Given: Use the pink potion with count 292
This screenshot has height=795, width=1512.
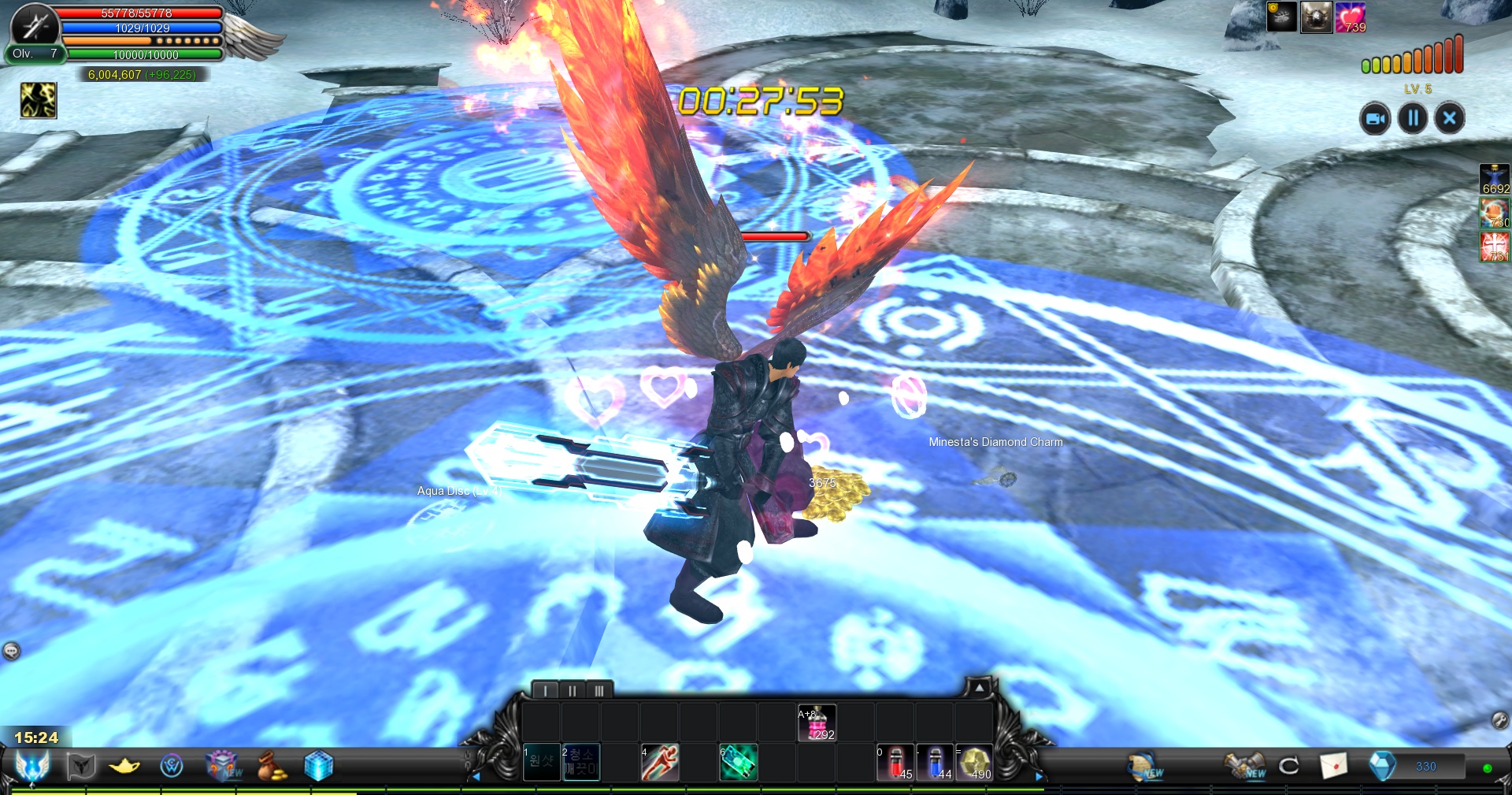Looking at the screenshot, I should [x=817, y=723].
